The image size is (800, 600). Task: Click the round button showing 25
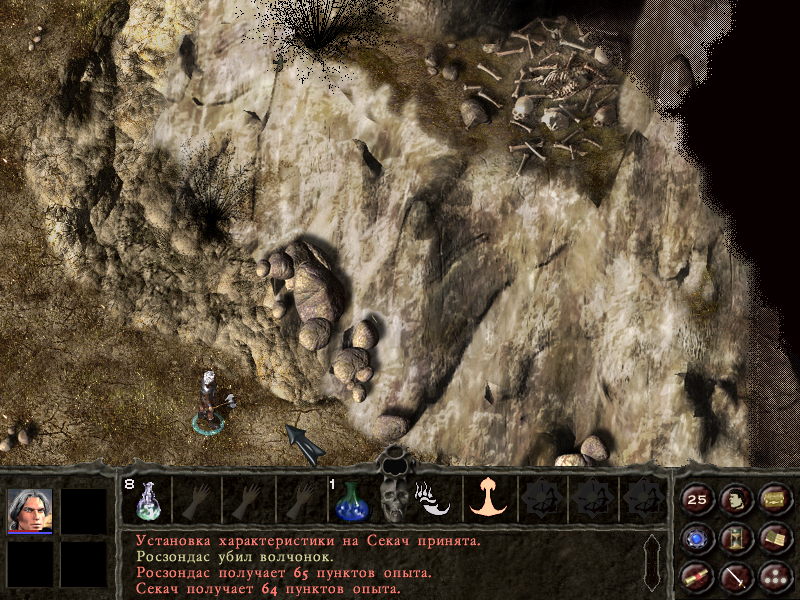(x=697, y=499)
